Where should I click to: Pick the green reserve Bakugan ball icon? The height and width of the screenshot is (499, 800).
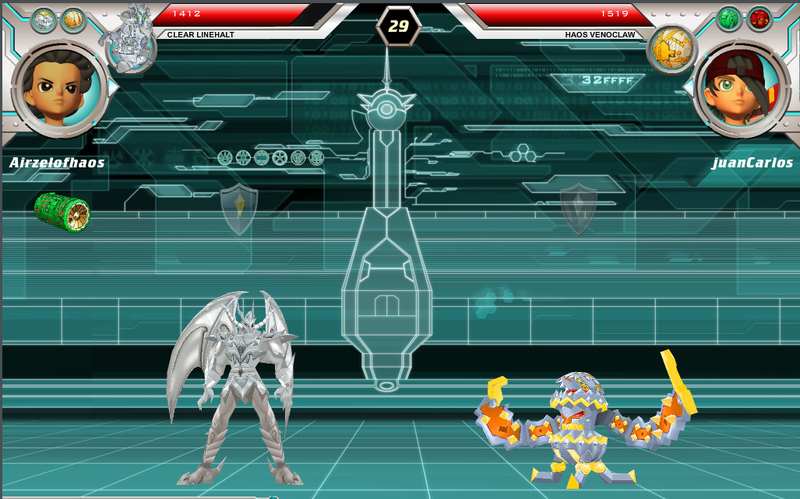(729, 19)
